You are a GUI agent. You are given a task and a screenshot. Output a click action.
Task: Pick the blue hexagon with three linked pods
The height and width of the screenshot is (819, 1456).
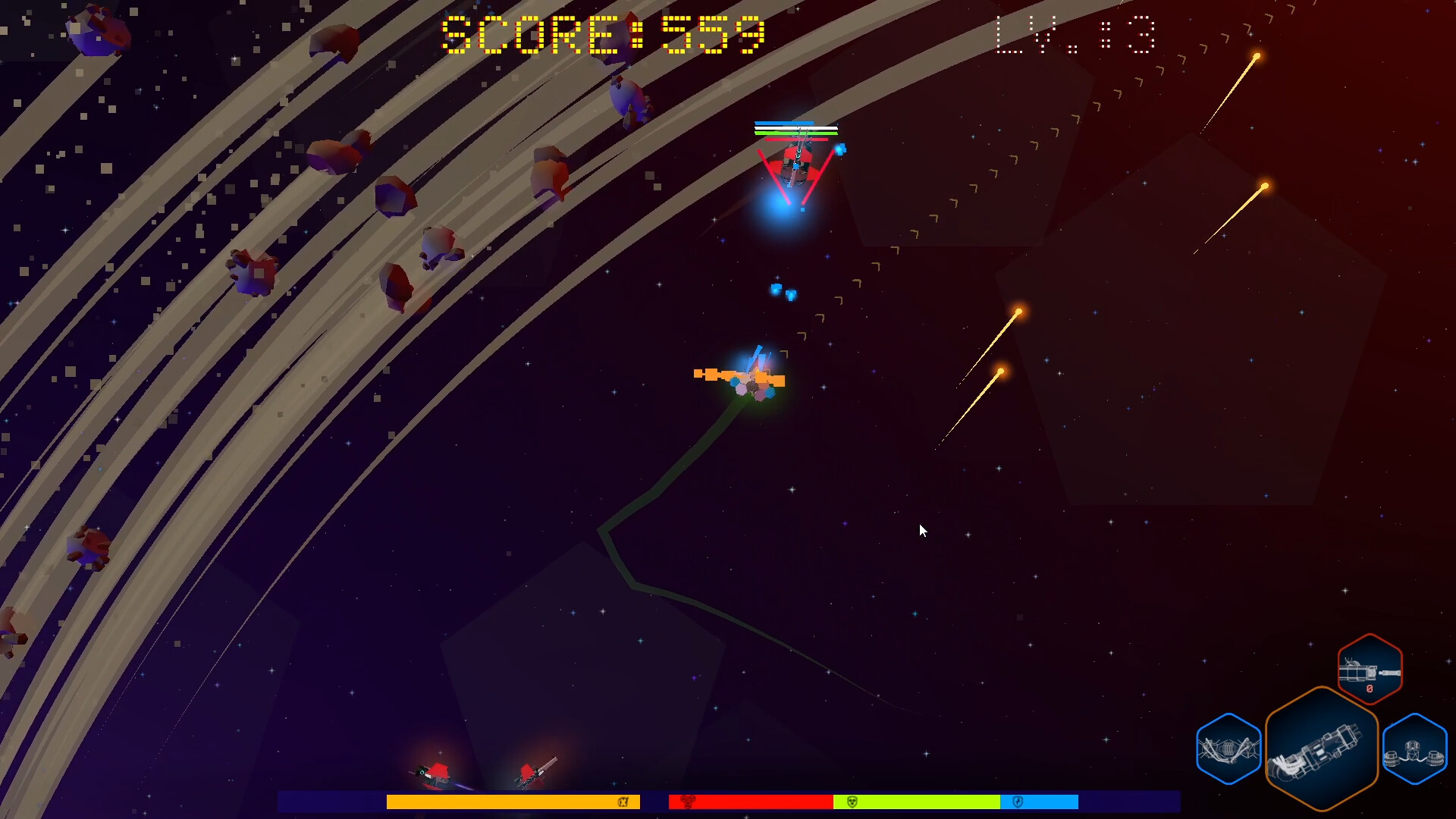(x=1414, y=749)
